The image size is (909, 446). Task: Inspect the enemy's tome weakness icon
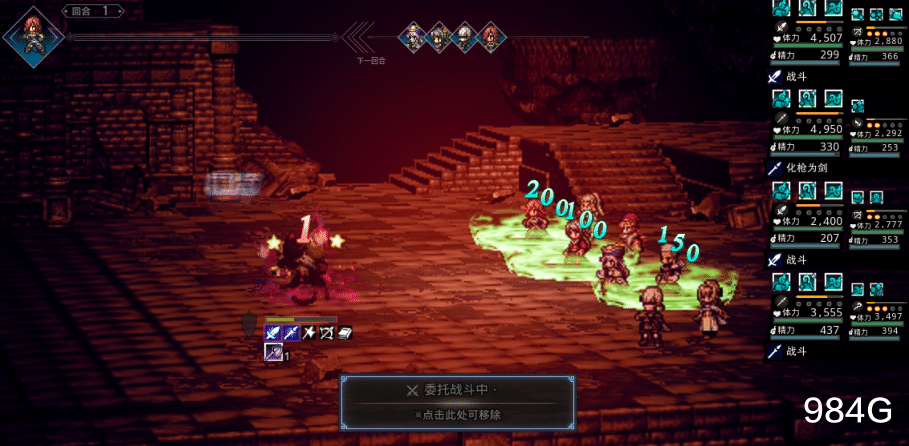pos(344,332)
